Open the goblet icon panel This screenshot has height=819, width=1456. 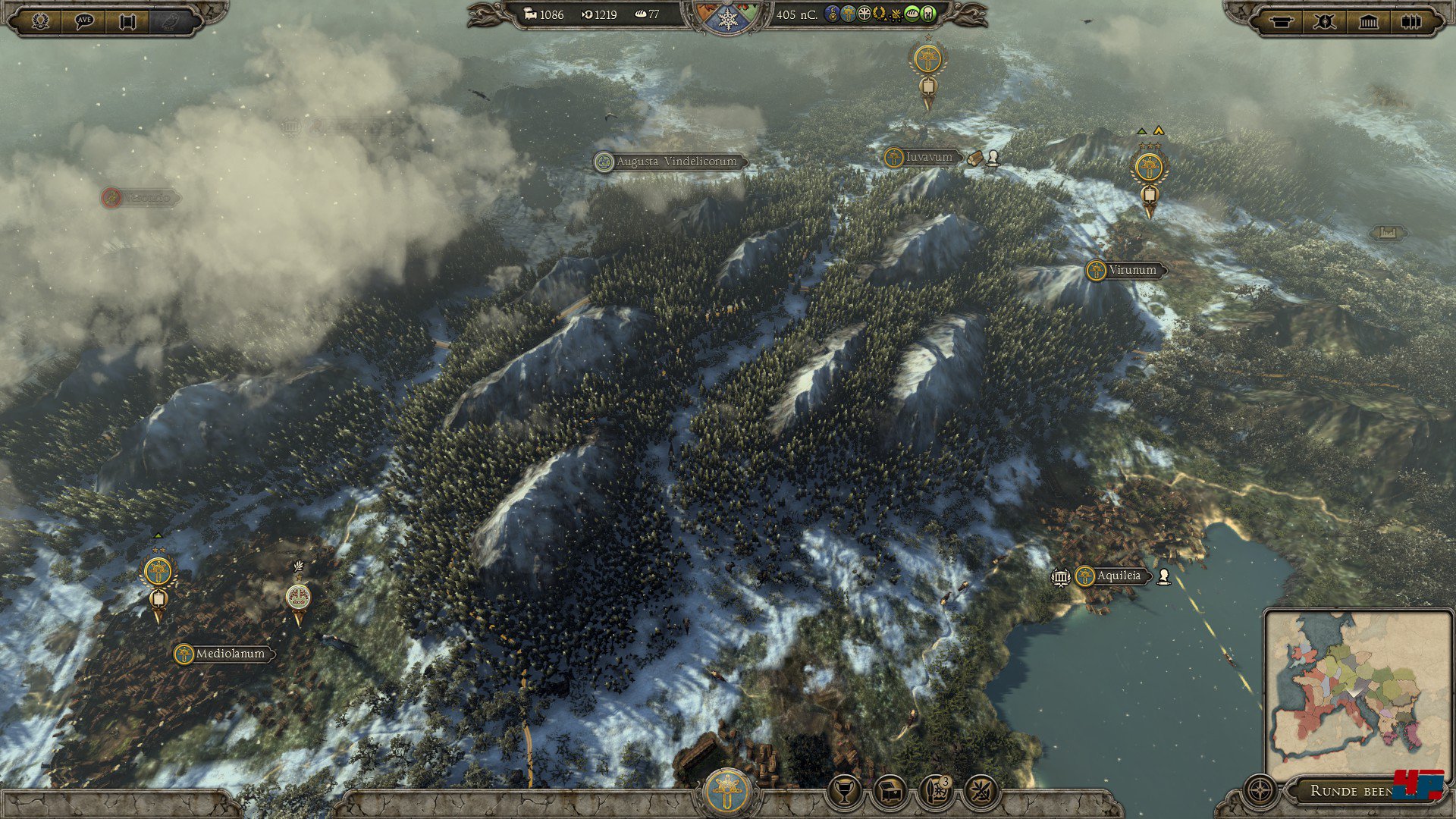[x=844, y=791]
